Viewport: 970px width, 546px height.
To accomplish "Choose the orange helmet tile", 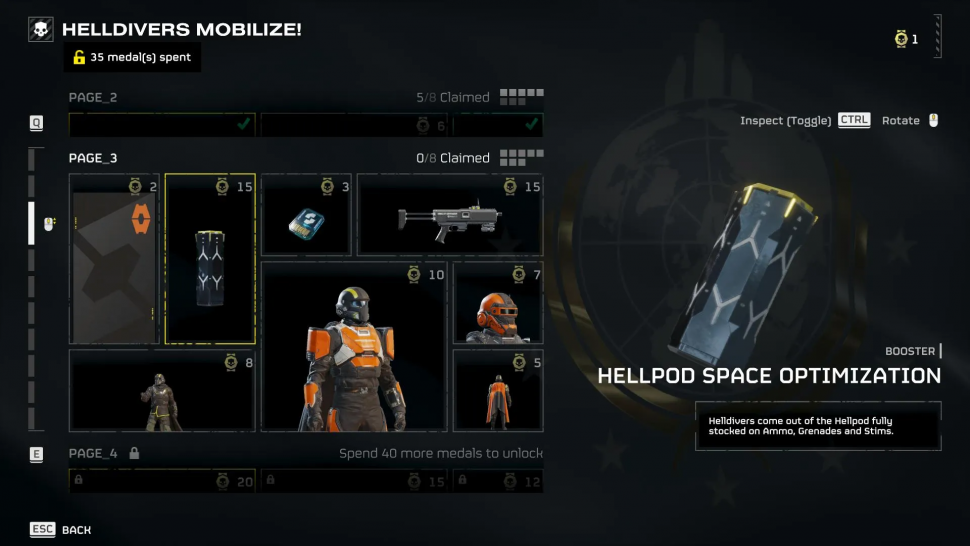I will [498, 303].
